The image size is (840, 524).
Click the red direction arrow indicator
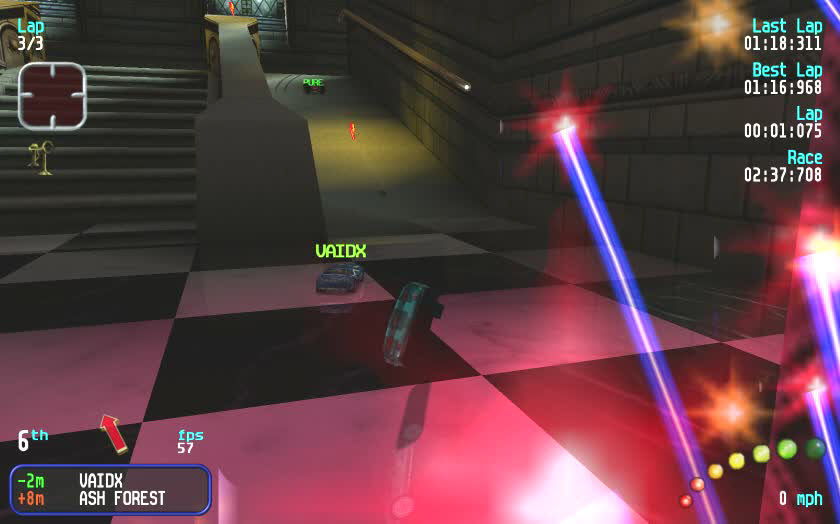coord(113,434)
